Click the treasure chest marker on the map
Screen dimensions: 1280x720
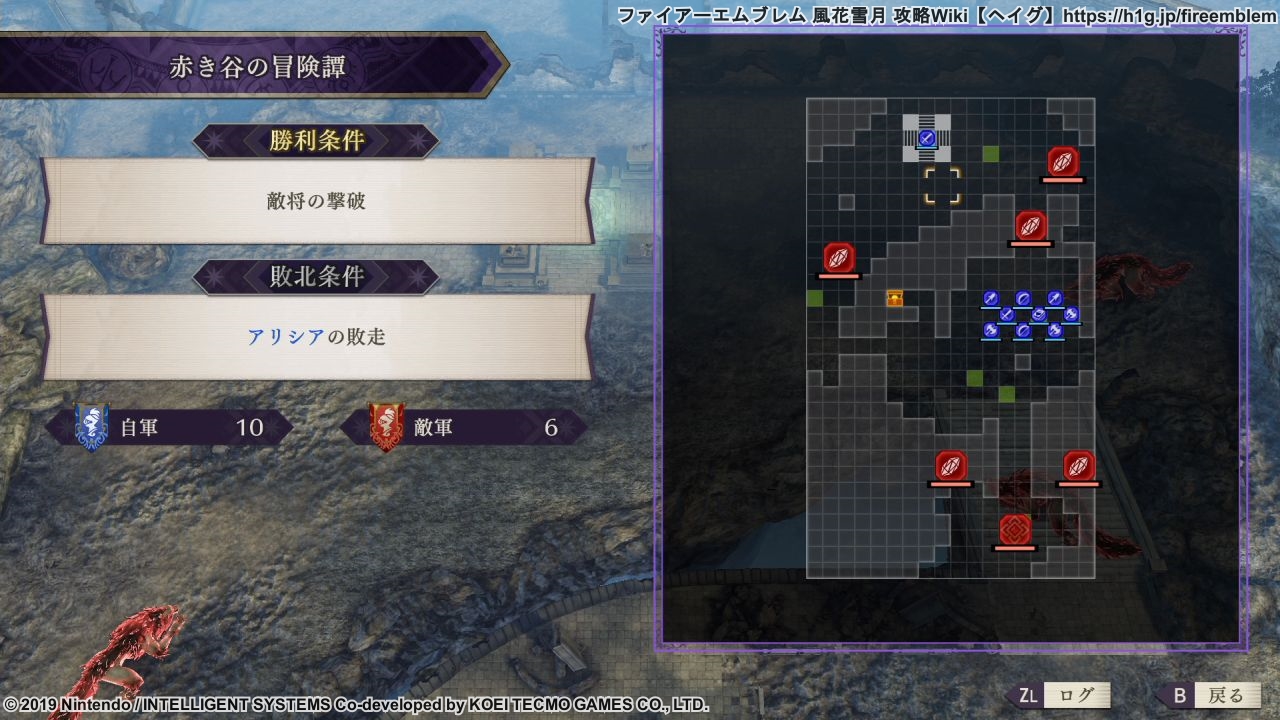point(895,298)
